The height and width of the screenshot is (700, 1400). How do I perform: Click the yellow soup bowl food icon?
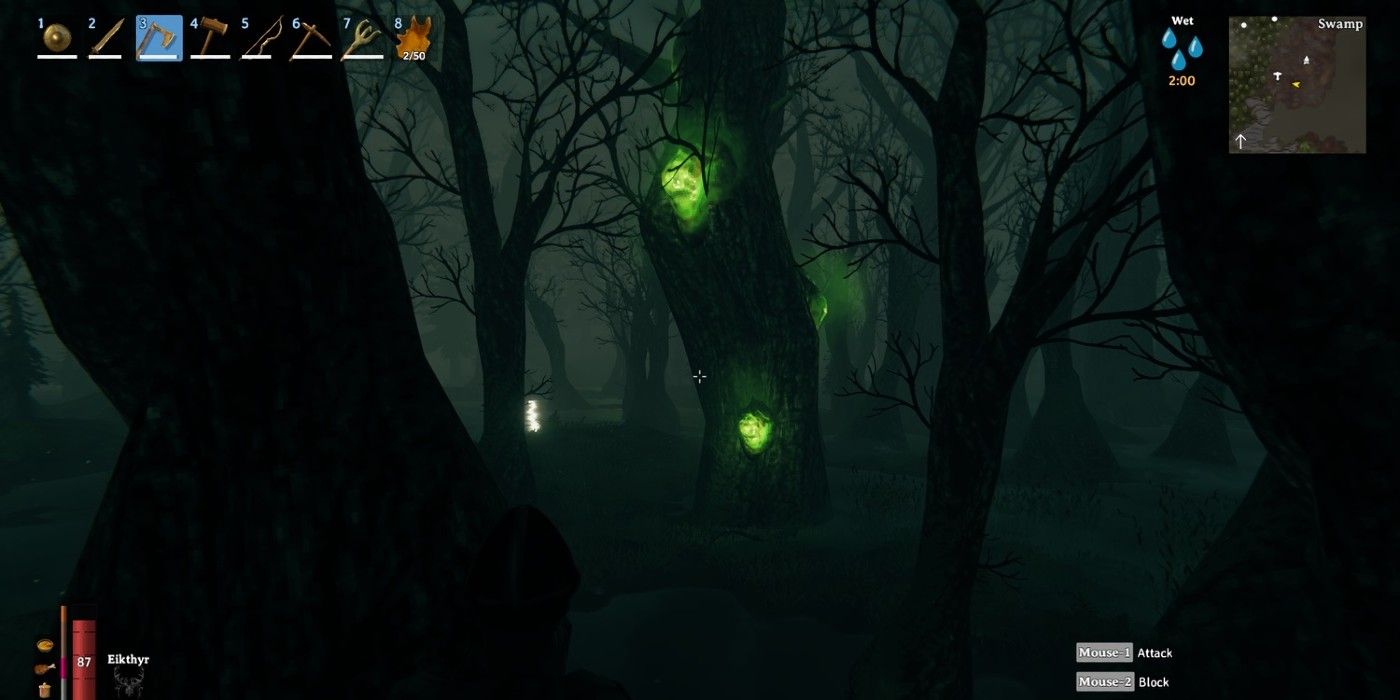click(45, 645)
